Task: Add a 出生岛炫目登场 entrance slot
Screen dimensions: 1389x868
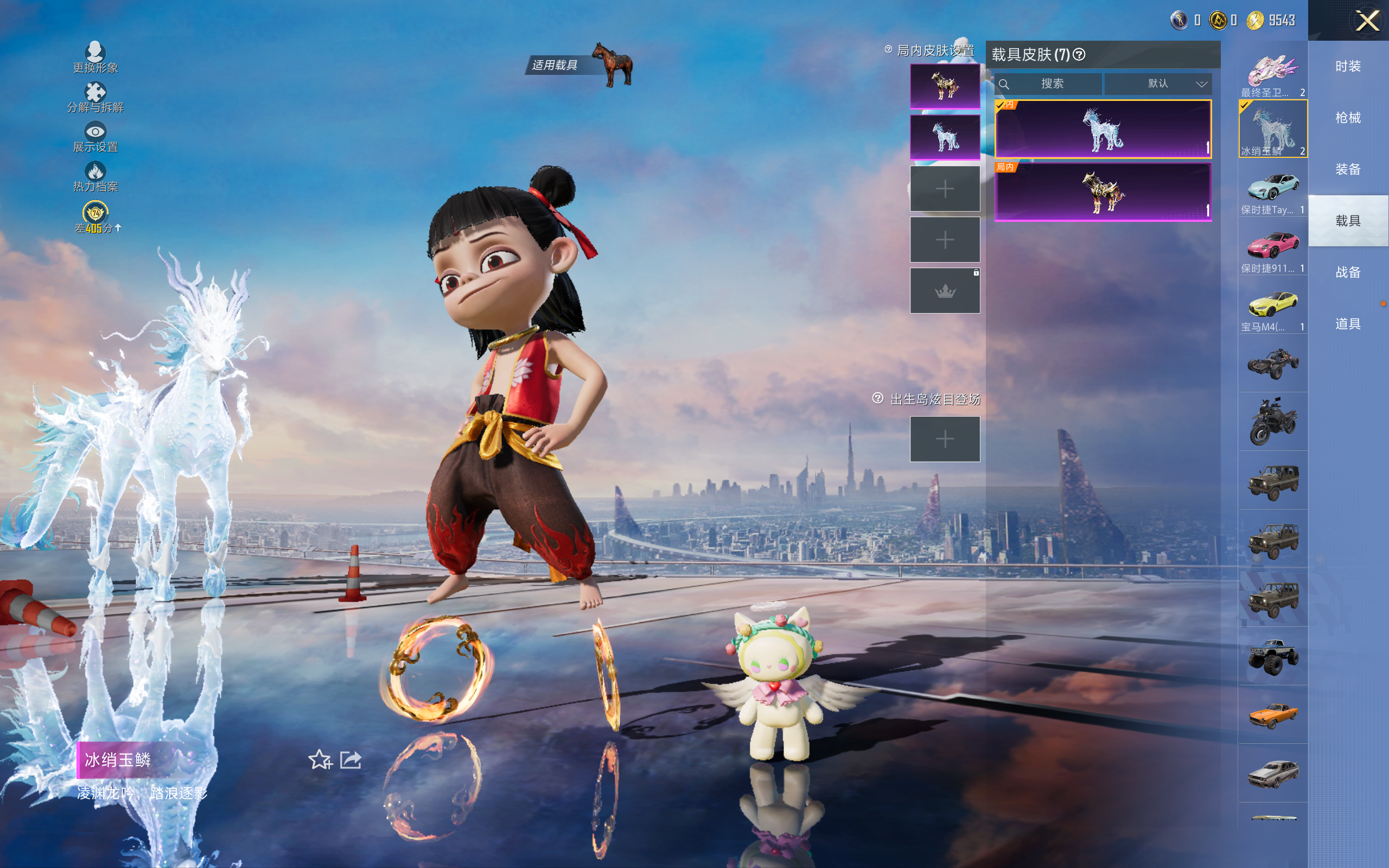Action: 945,439
